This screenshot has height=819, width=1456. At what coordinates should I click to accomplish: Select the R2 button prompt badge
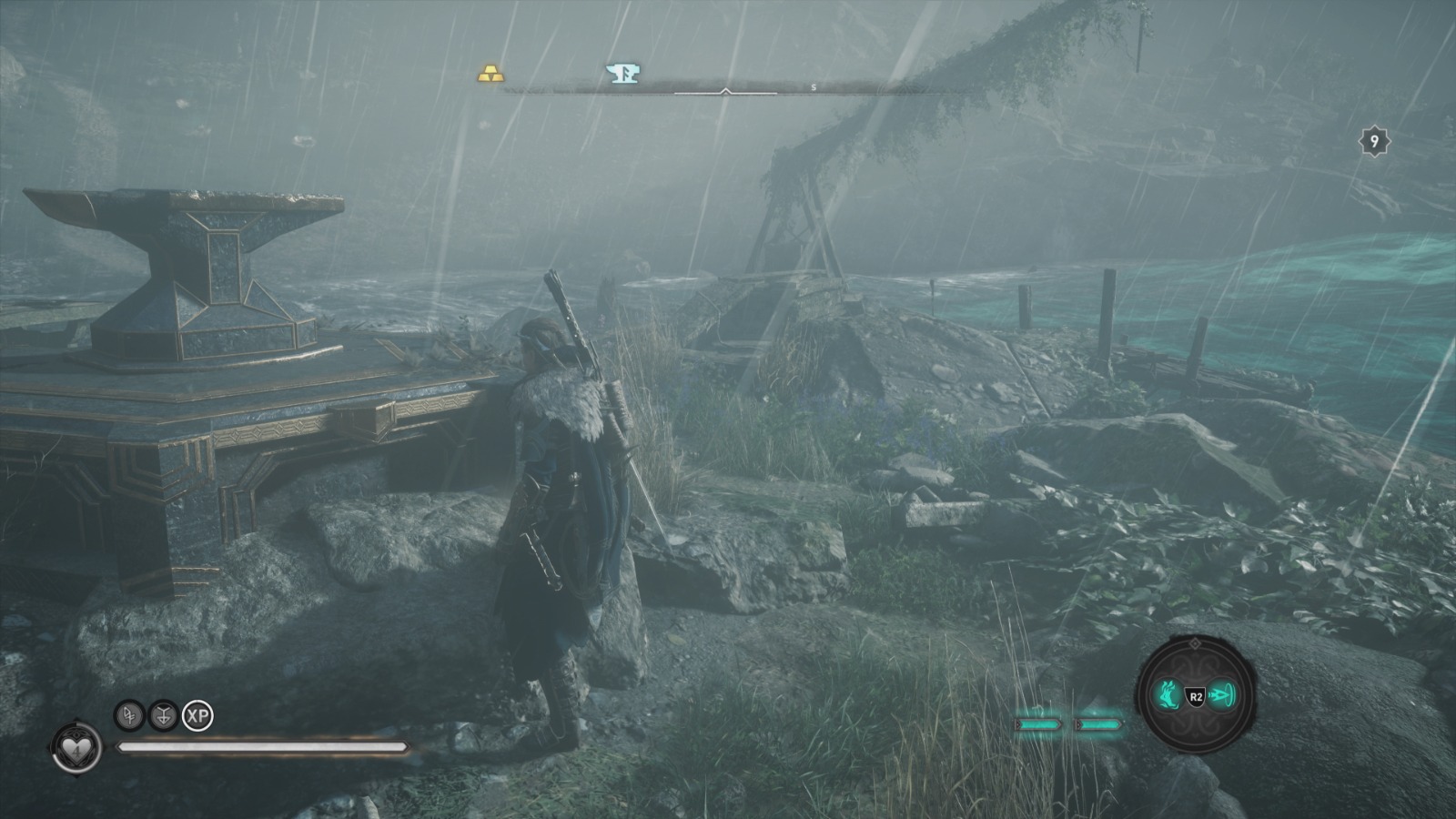click(1197, 696)
